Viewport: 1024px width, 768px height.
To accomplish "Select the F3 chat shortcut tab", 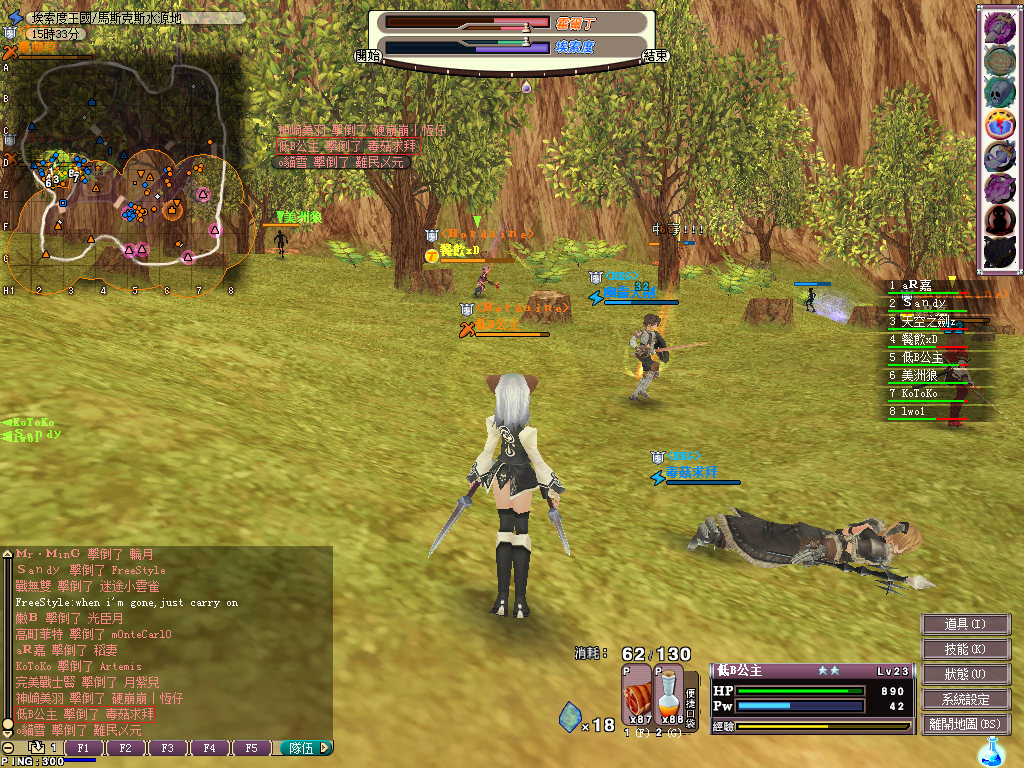I will (x=168, y=747).
